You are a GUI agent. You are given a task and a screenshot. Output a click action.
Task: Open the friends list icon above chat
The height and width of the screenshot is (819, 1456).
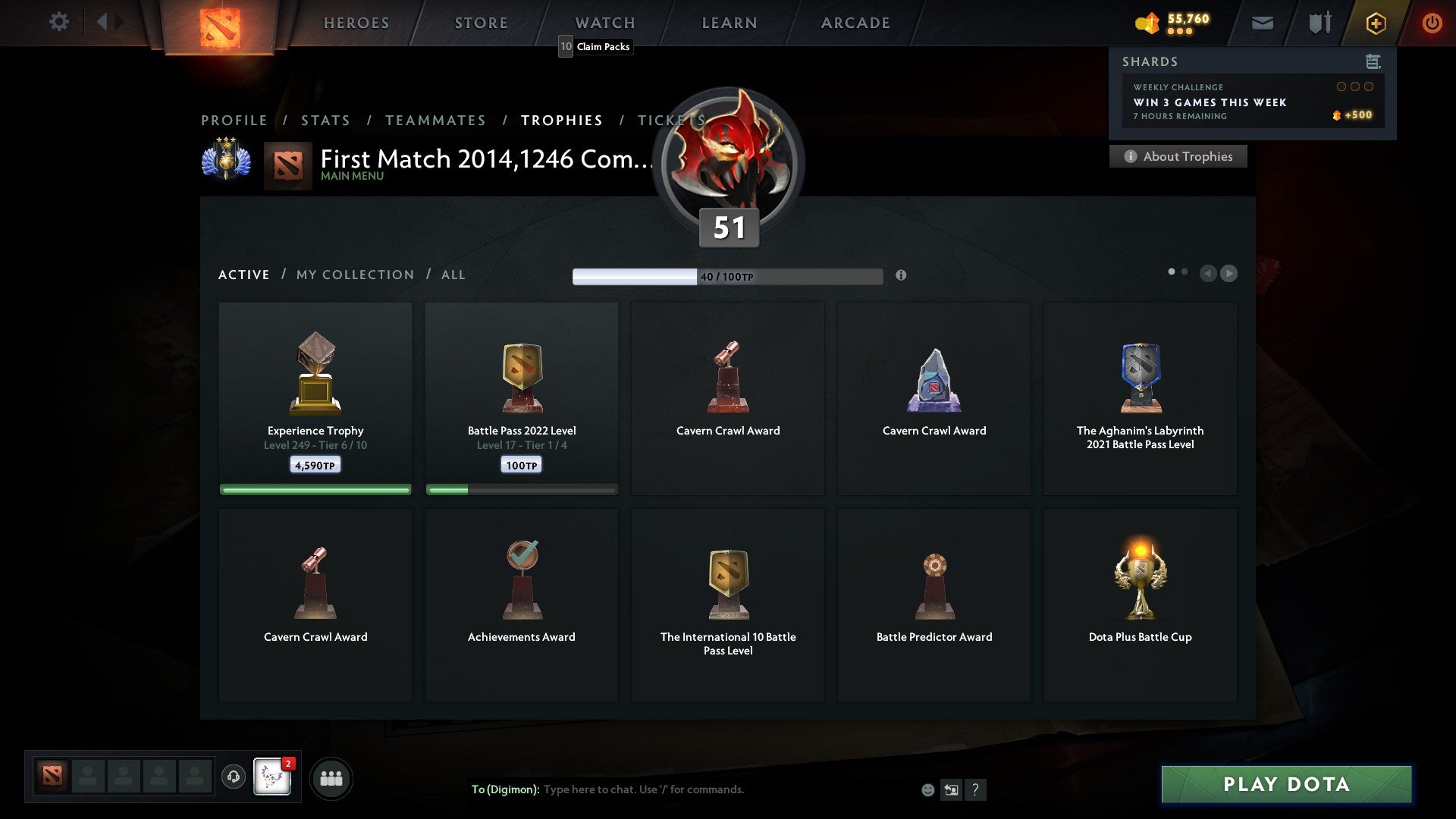pos(331,778)
